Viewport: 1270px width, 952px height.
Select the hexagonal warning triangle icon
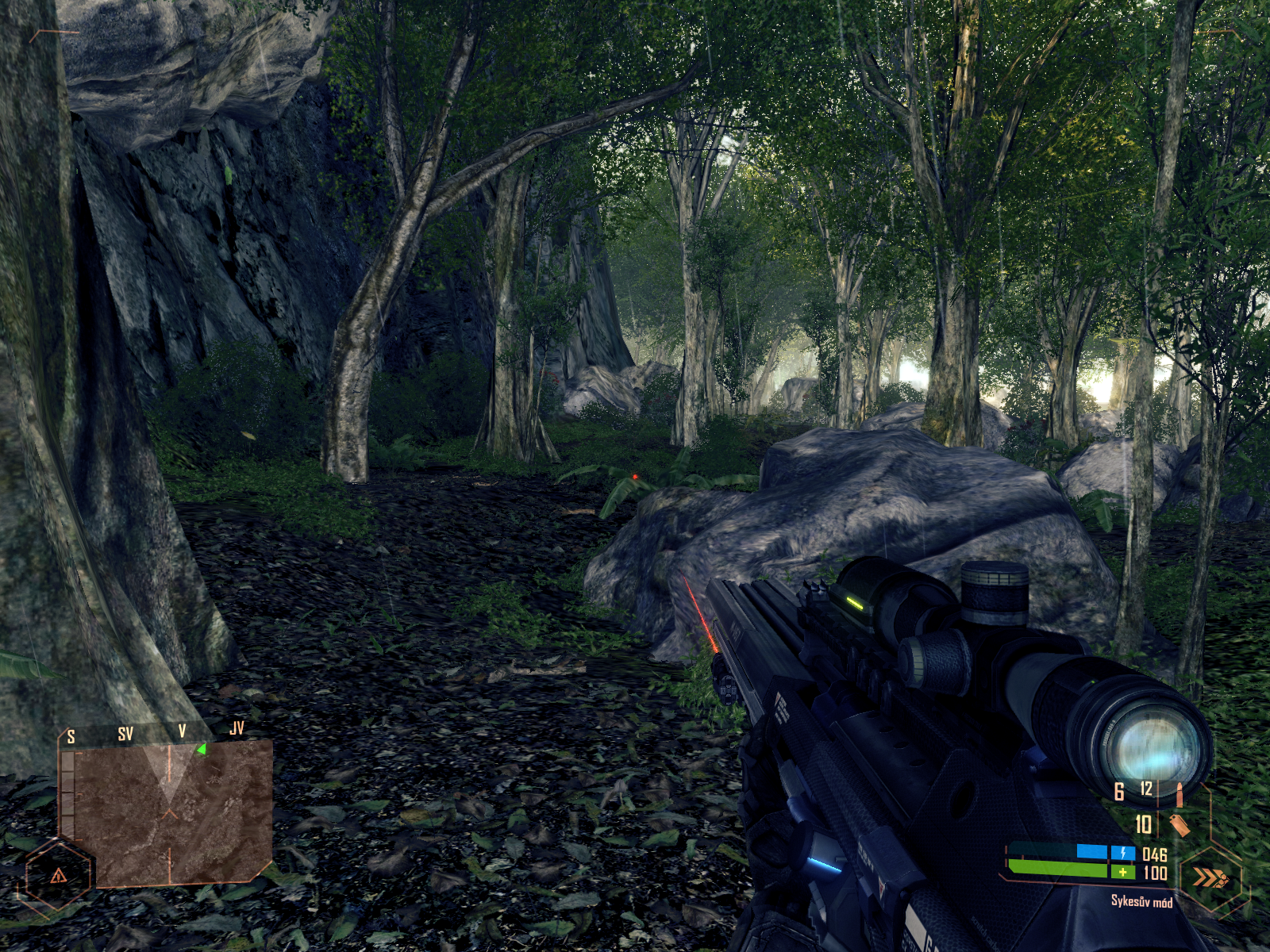point(58,876)
